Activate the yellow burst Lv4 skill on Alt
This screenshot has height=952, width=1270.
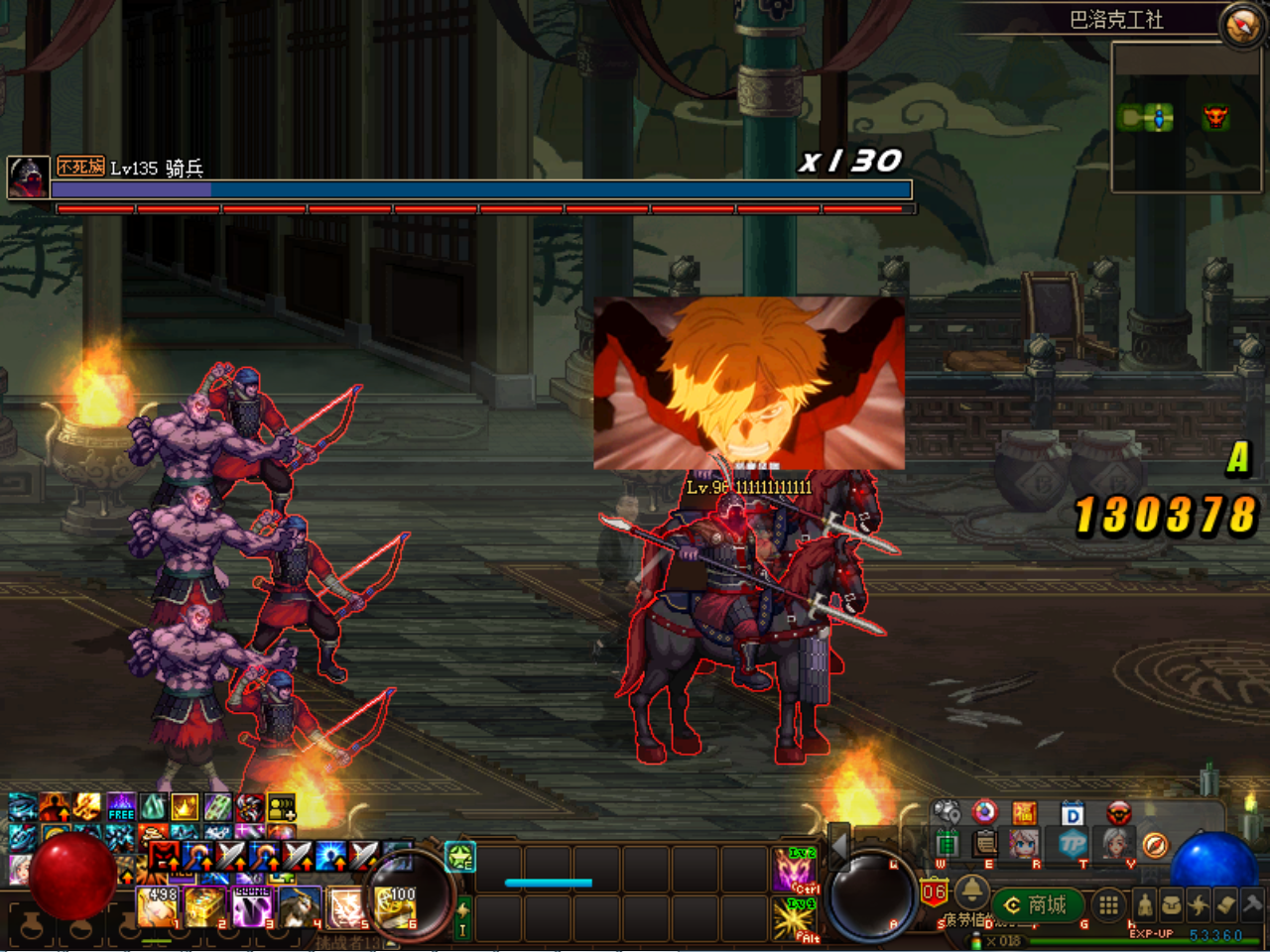794,919
